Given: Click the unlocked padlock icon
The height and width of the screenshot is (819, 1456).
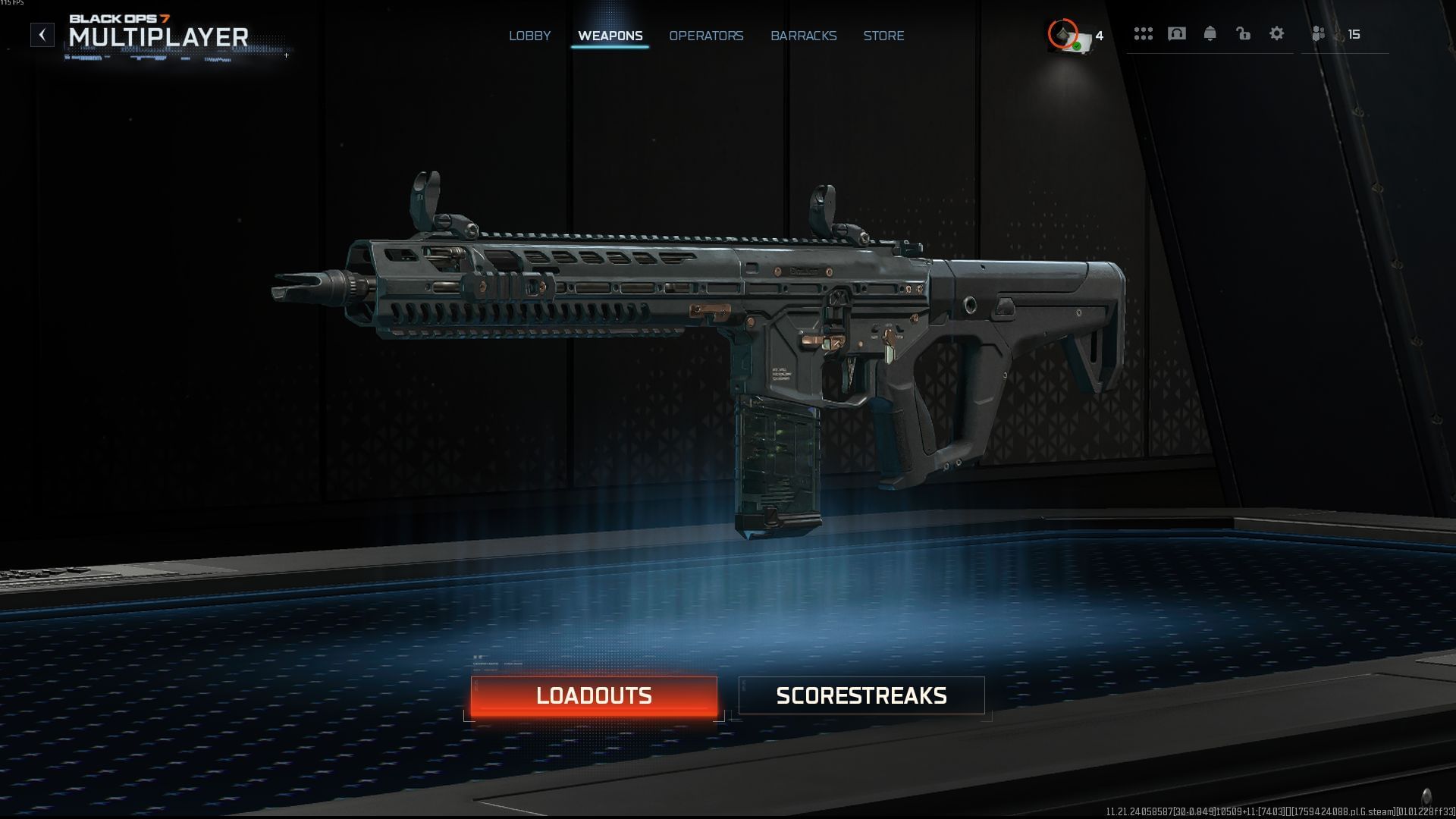Looking at the screenshot, I should click(x=1243, y=34).
